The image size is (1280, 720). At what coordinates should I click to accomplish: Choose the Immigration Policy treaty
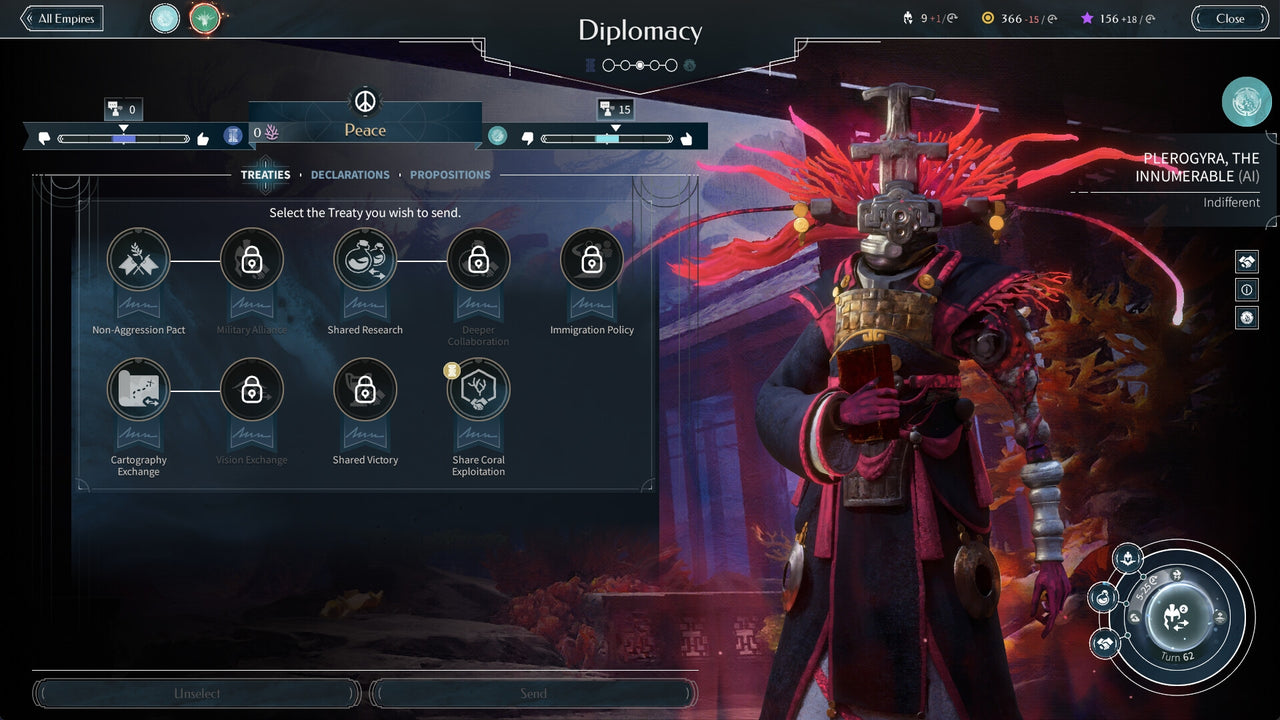[591, 260]
